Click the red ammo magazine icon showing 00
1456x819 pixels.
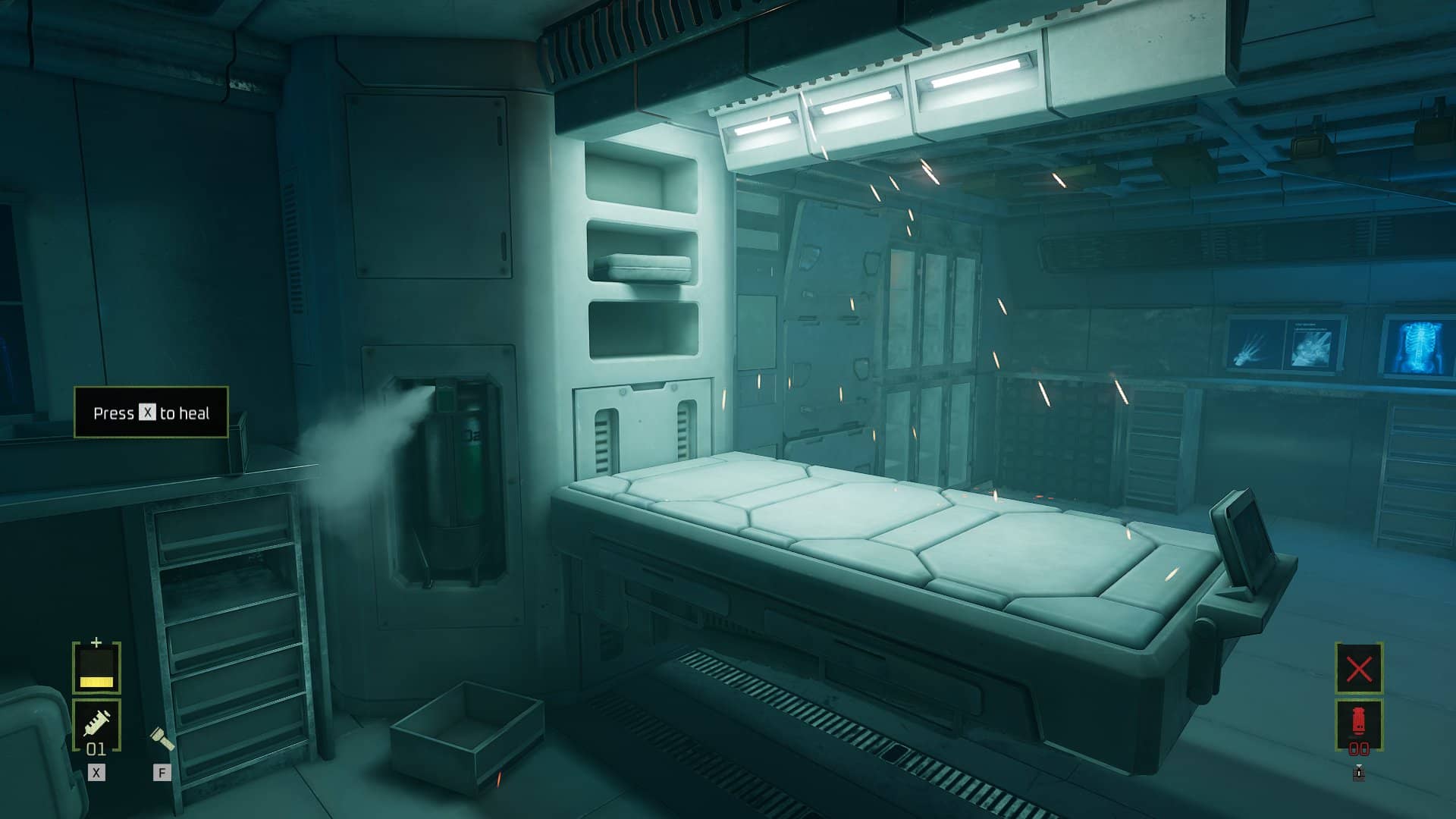pos(1359,720)
